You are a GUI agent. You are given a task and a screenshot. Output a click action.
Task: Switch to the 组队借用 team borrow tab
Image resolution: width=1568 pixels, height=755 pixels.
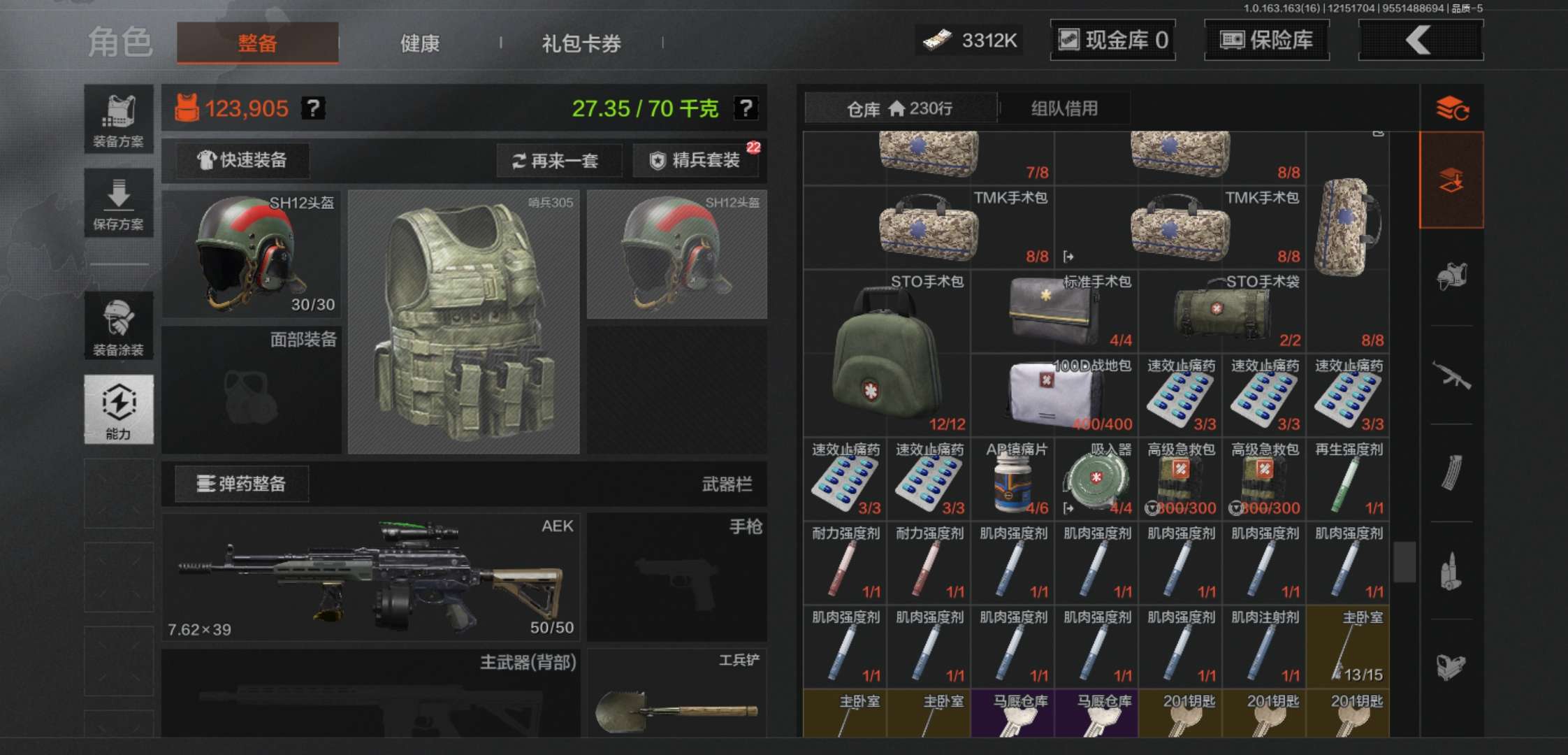click(x=1062, y=108)
